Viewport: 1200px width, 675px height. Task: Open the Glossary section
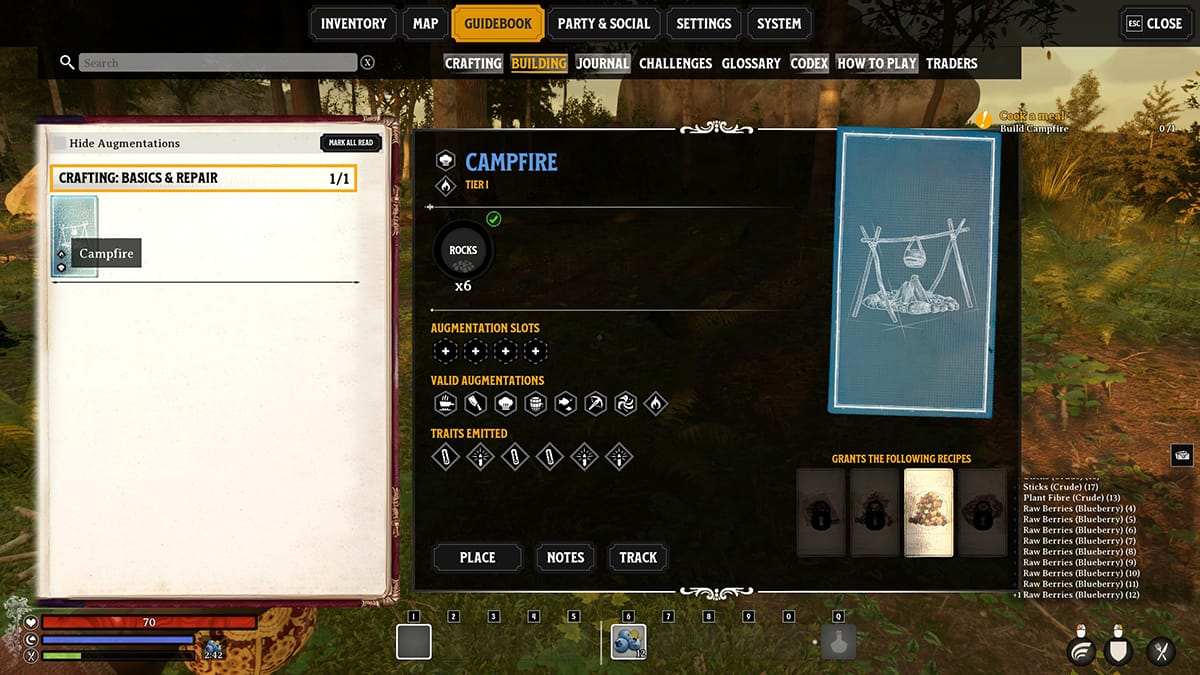click(751, 63)
